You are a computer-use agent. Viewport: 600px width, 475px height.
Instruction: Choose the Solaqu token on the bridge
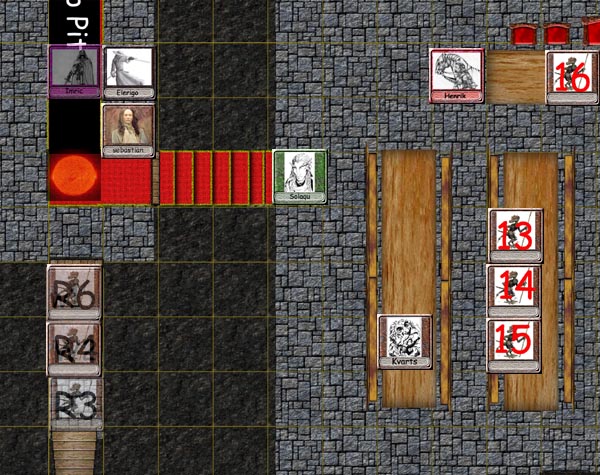coord(300,176)
